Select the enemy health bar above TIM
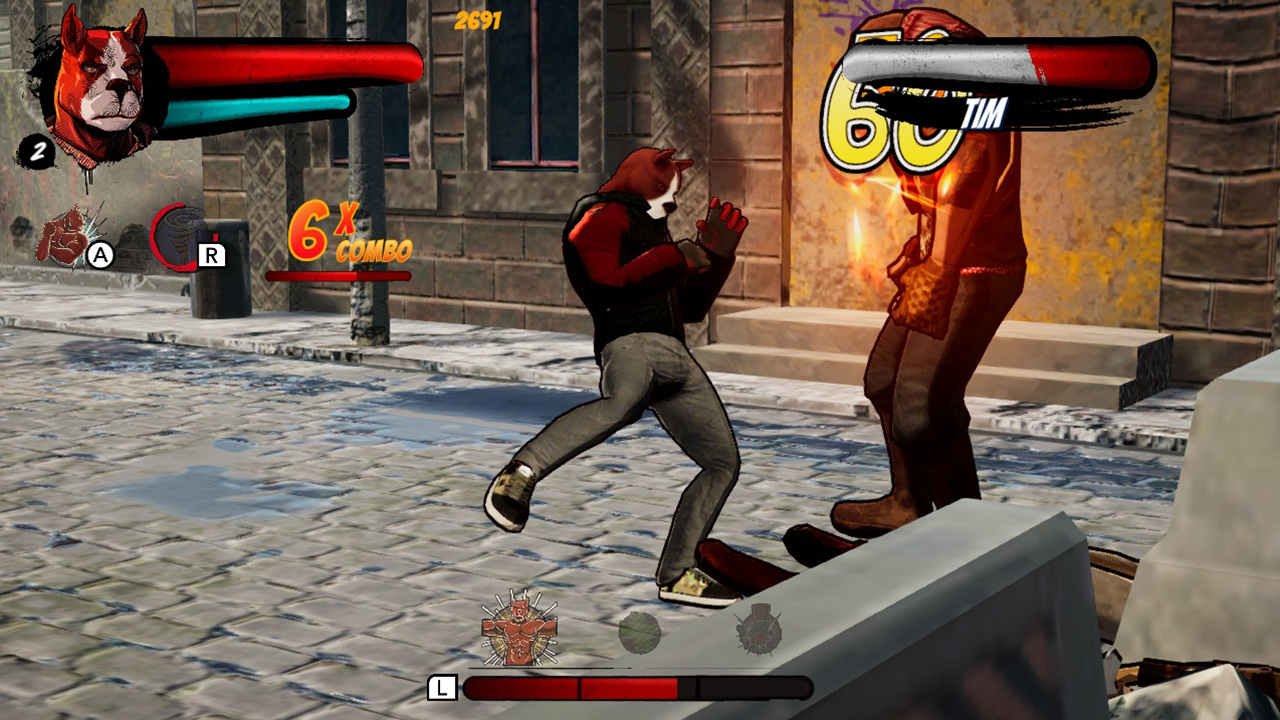This screenshot has height=720, width=1280. coord(995,60)
